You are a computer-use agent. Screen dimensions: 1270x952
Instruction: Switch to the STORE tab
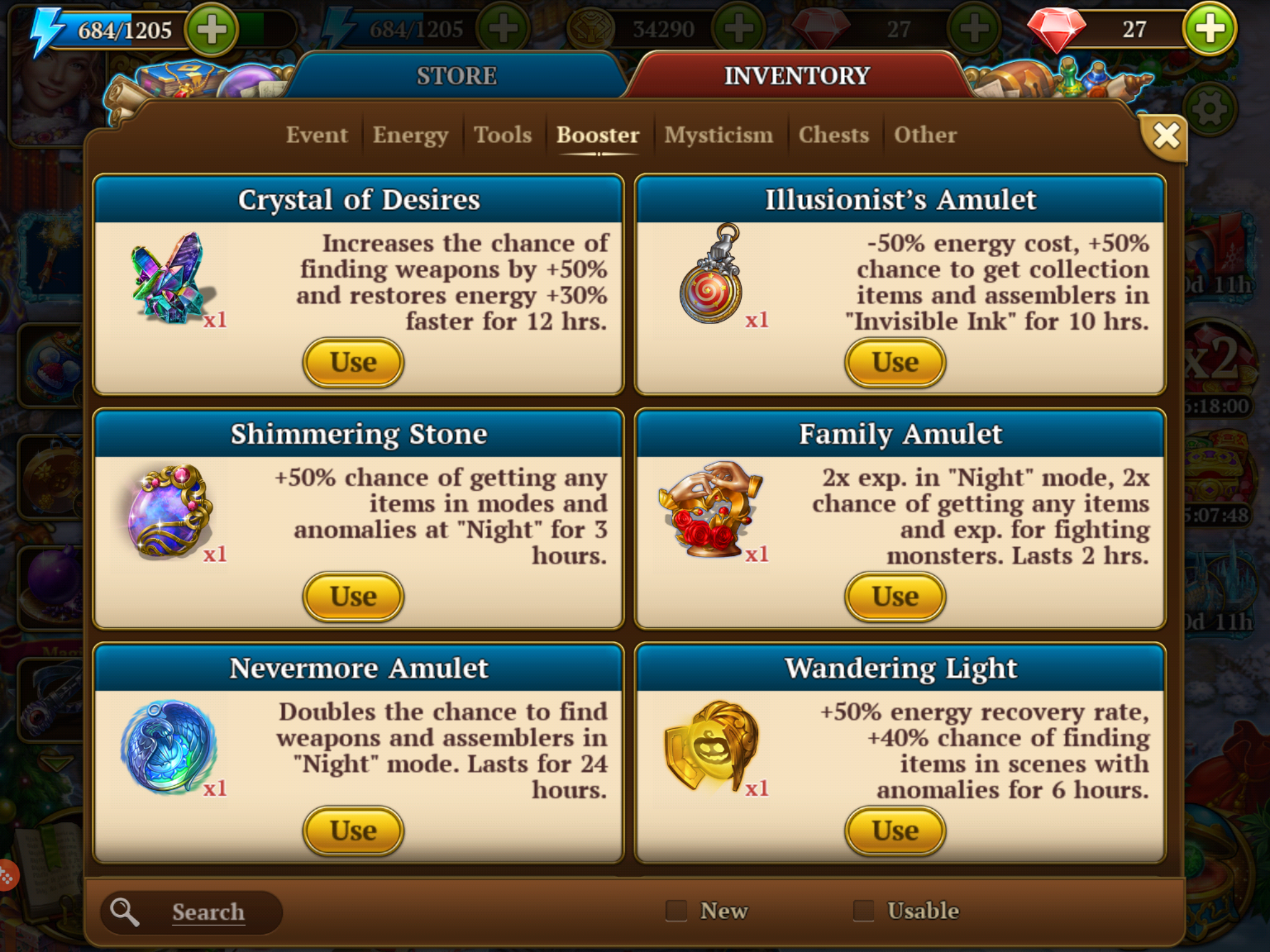coord(456,76)
